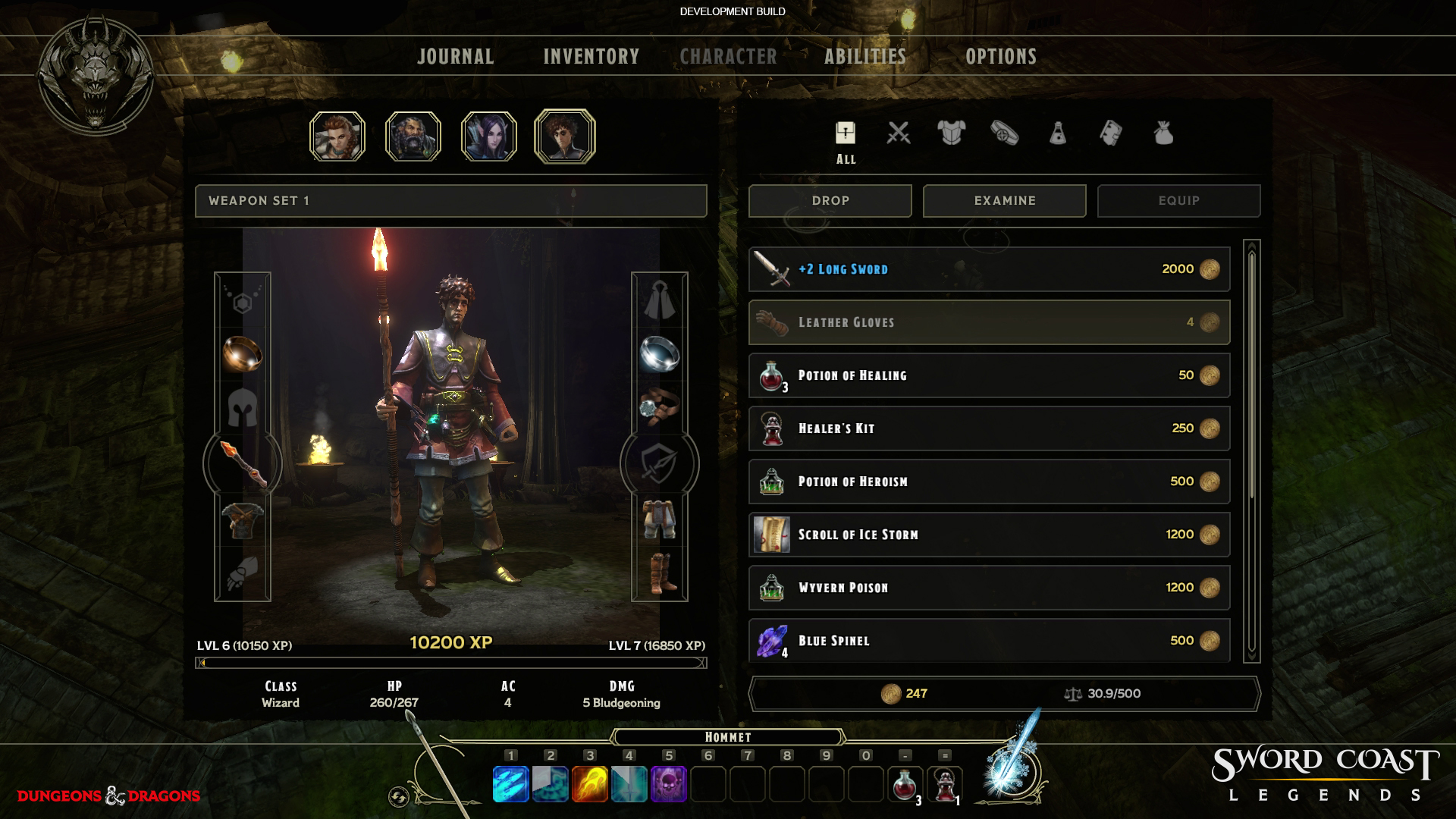Filter inventory by armor chestplate icon
Image resolution: width=1456 pixels, height=819 pixels.
tap(951, 134)
